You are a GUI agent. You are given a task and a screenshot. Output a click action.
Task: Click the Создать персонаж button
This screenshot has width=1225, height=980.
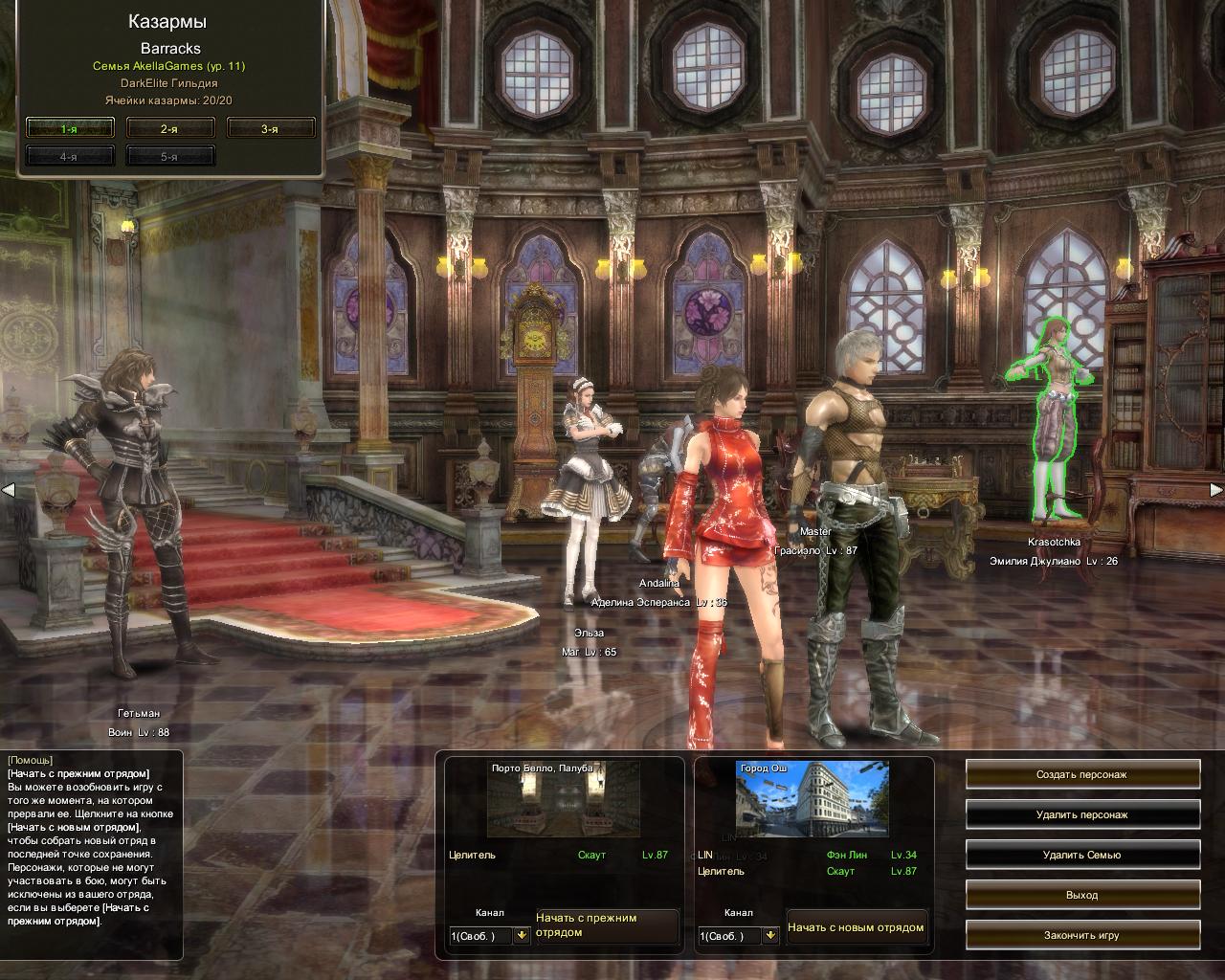[1082, 774]
